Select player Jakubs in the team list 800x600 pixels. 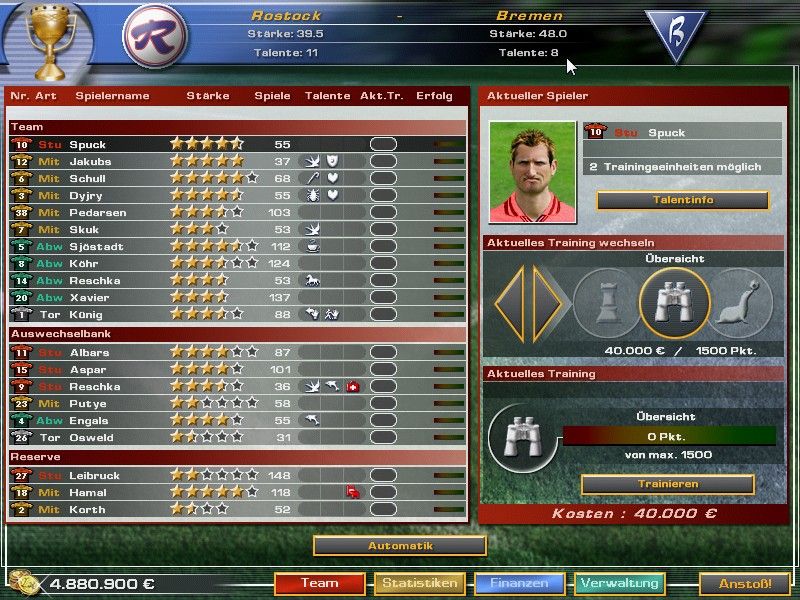click(x=91, y=161)
